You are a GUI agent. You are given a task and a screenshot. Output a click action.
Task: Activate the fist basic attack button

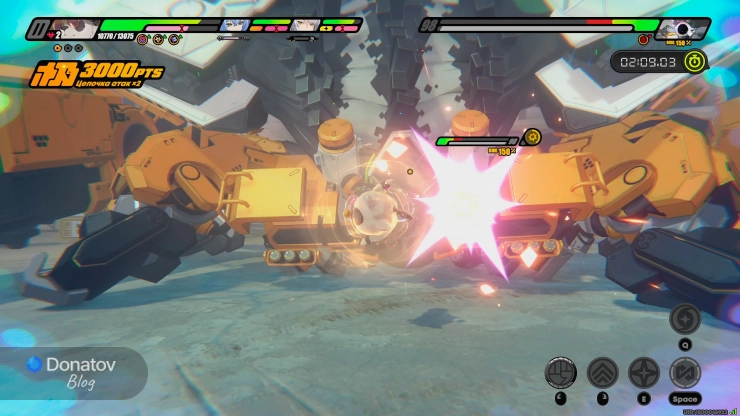560,373
